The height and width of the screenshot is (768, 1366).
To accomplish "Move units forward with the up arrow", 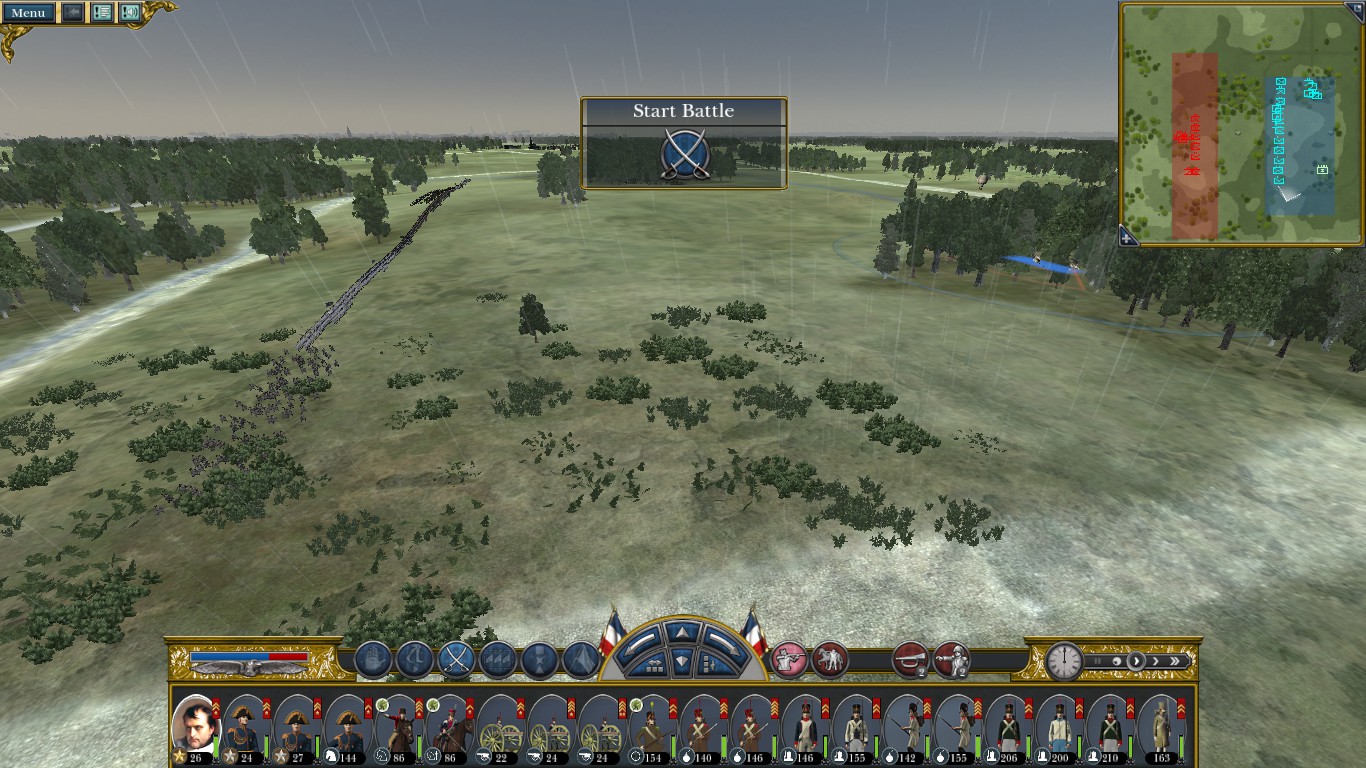I will (x=680, y=633).
